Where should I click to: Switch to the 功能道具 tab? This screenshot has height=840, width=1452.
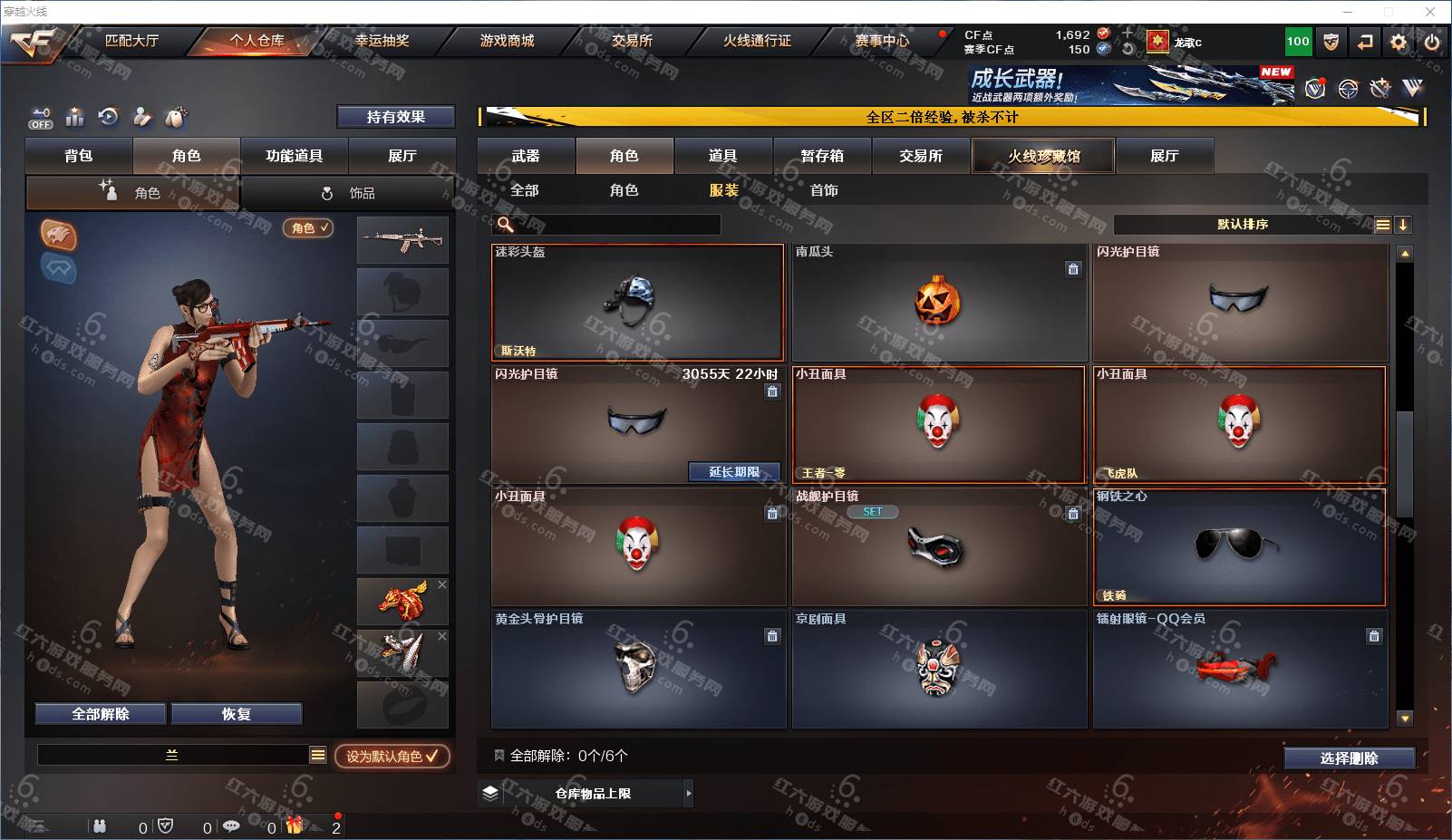(294, 156)
